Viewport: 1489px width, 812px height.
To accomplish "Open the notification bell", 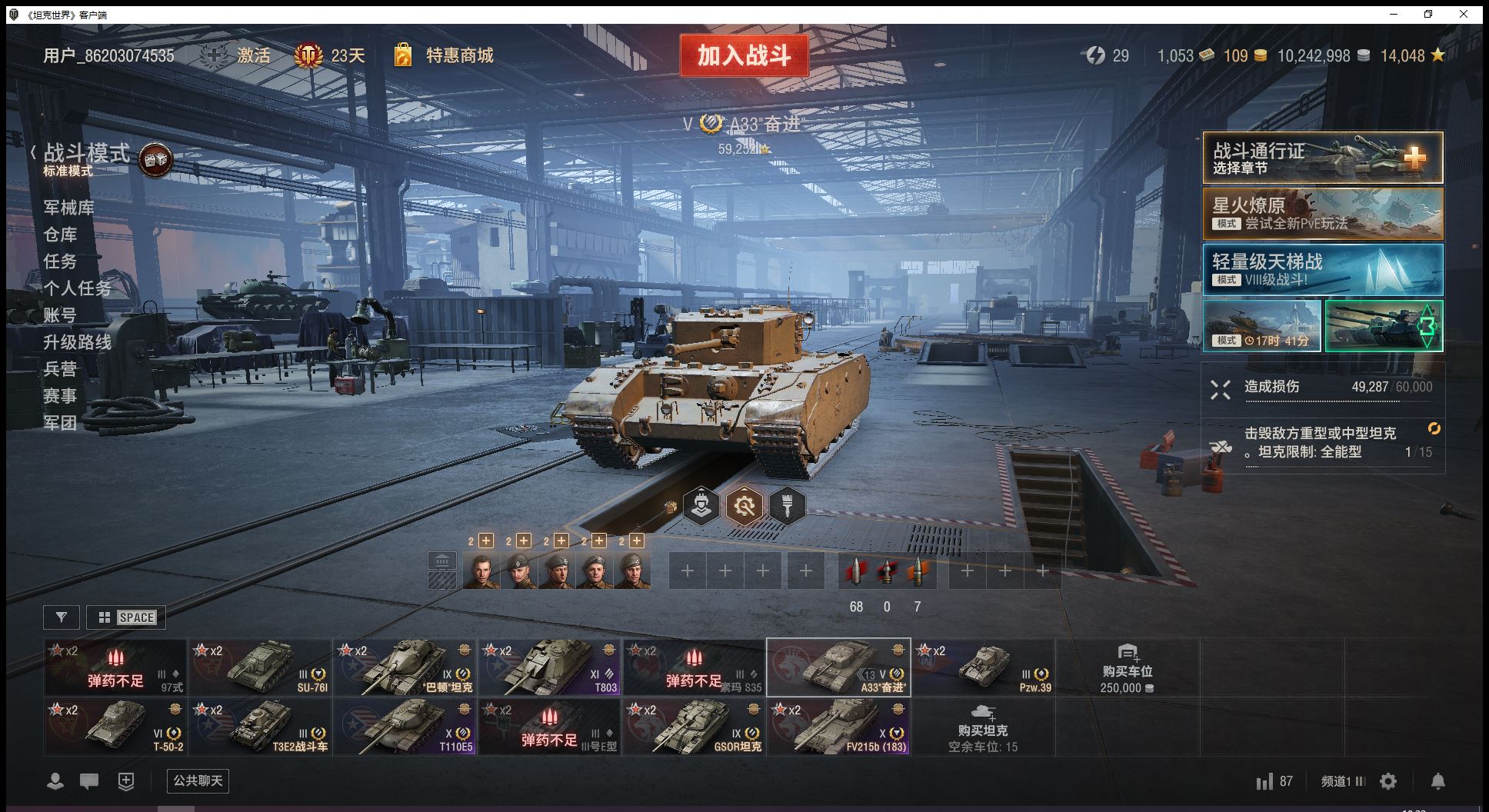I will click(1437, 781).
